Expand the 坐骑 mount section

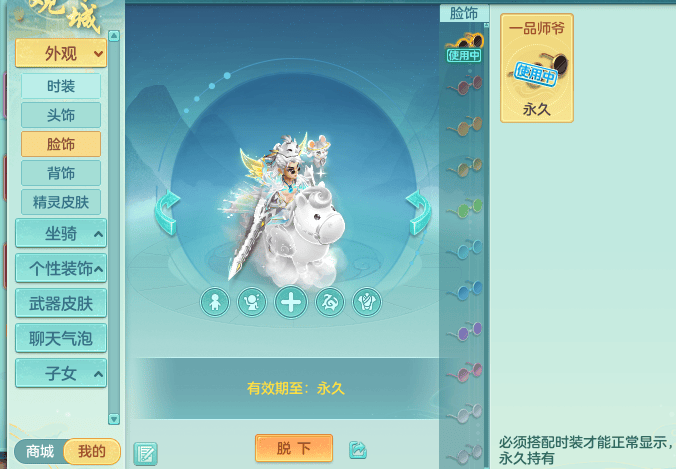[x=61, y=234]
